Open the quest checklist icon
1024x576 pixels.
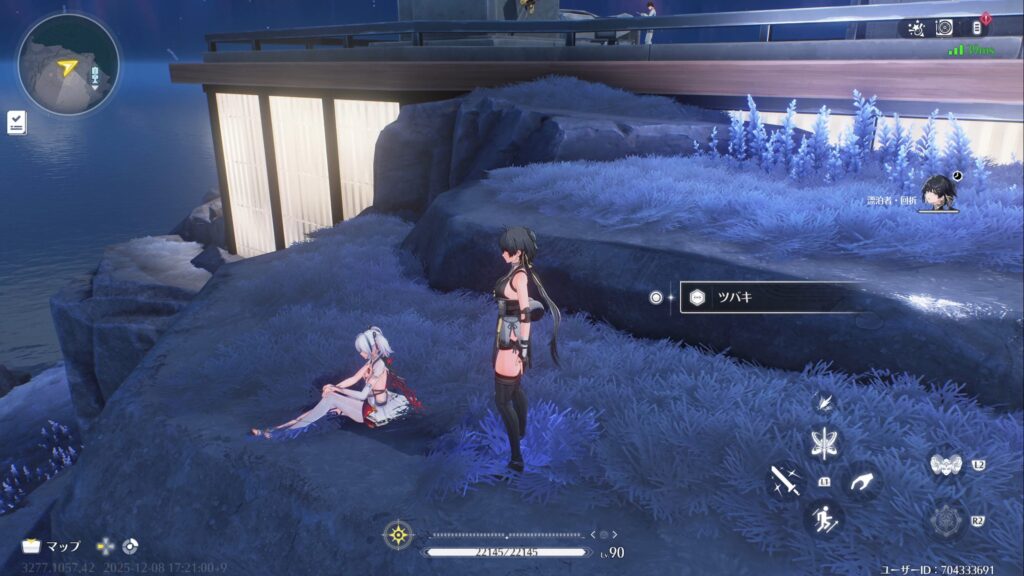point(16,123)
